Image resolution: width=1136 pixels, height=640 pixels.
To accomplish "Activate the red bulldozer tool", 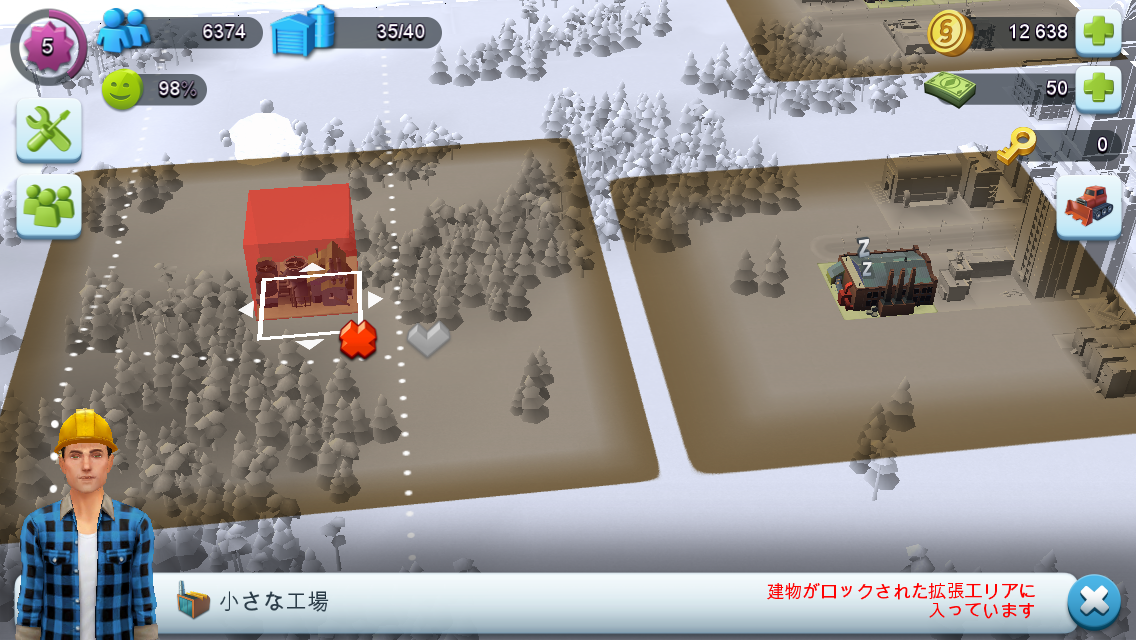I will coord(1088,207).
